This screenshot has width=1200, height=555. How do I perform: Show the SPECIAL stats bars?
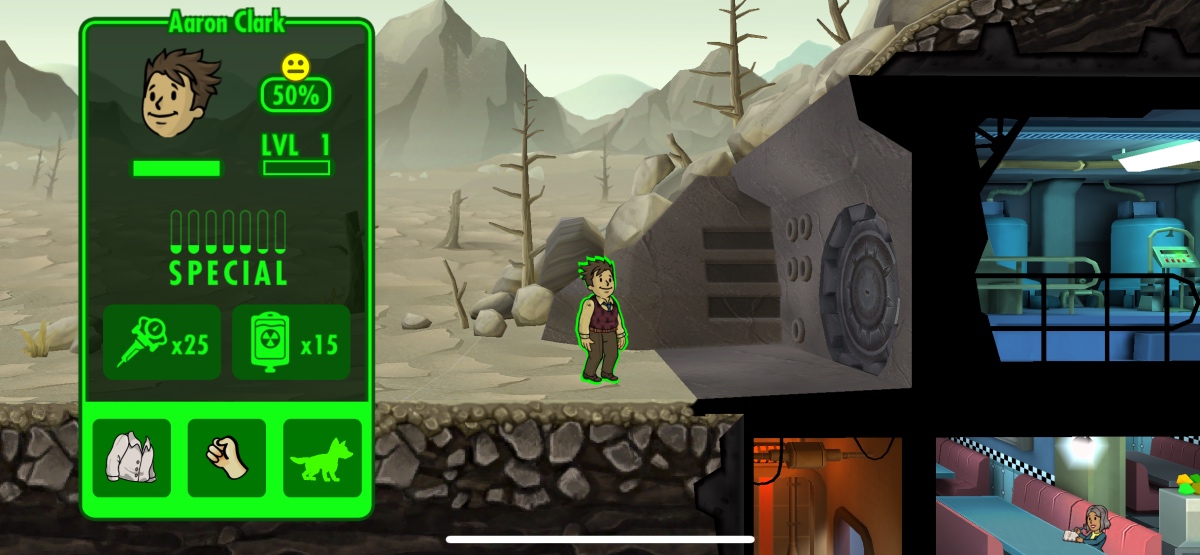pyautogui.click(x=228, y=247)
